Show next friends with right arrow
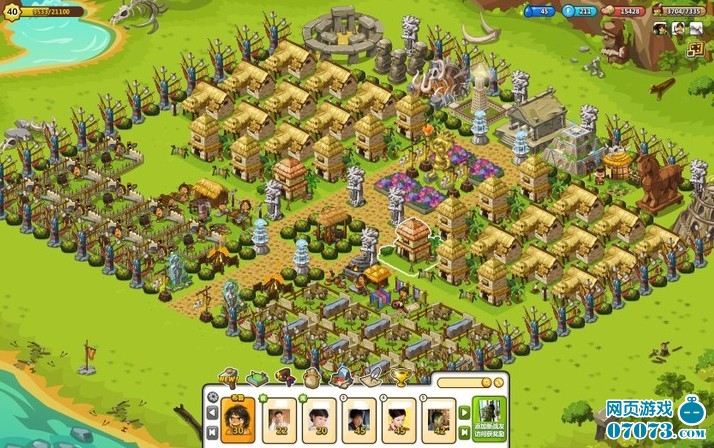 tap(465, 411)
